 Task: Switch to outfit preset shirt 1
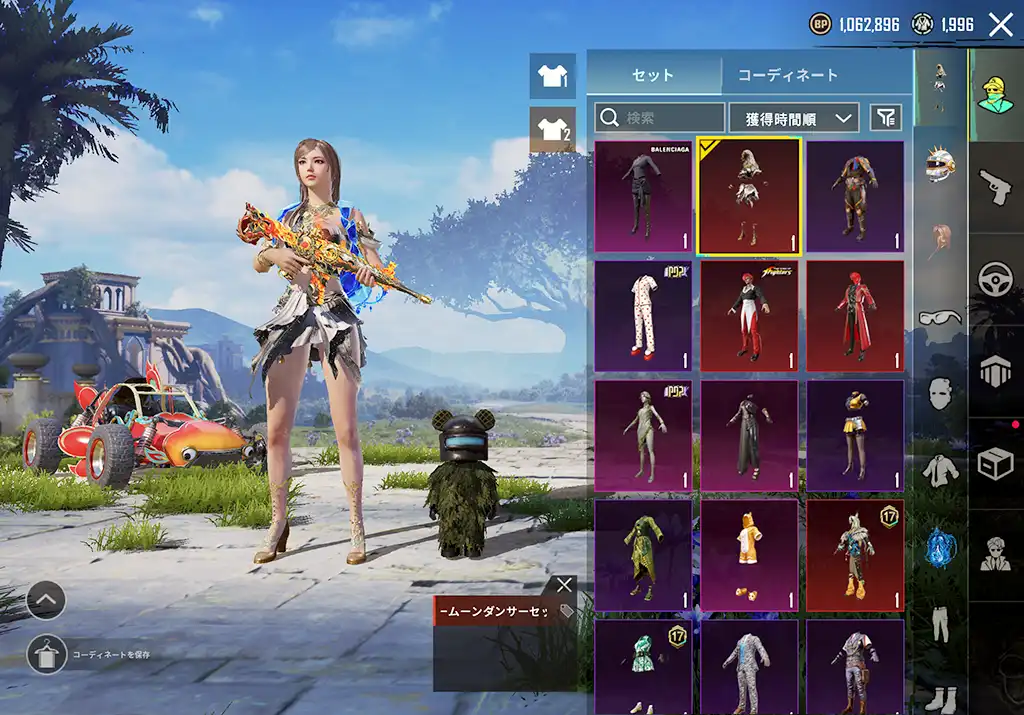coord(552,76)
